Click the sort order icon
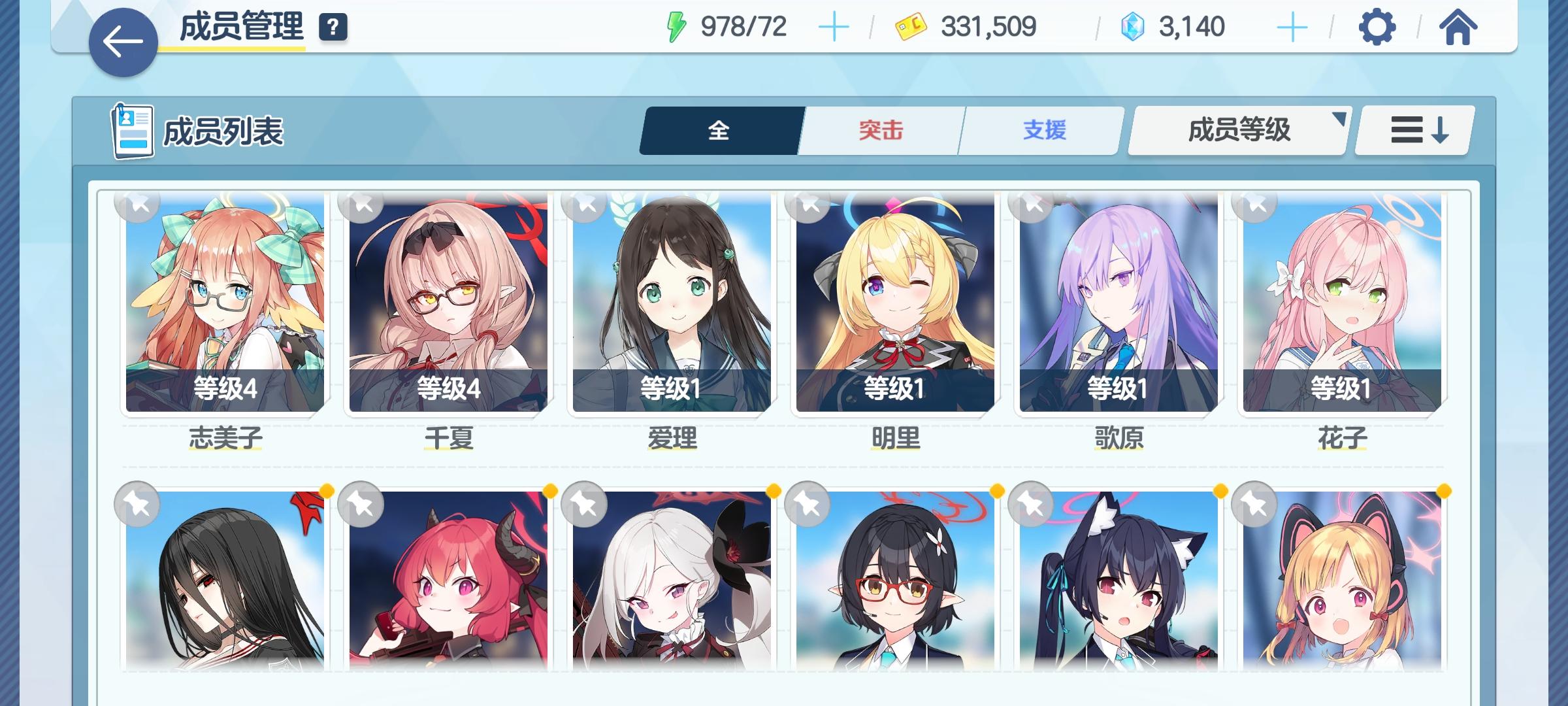The image size is (1568, 706). point(1413,129)
